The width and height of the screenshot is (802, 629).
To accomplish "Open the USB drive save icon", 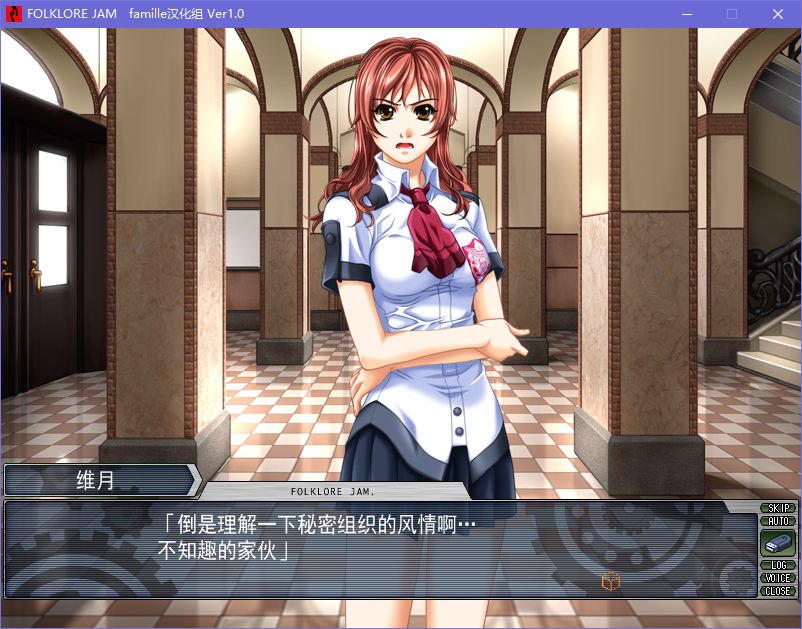I will pos(777,543).
